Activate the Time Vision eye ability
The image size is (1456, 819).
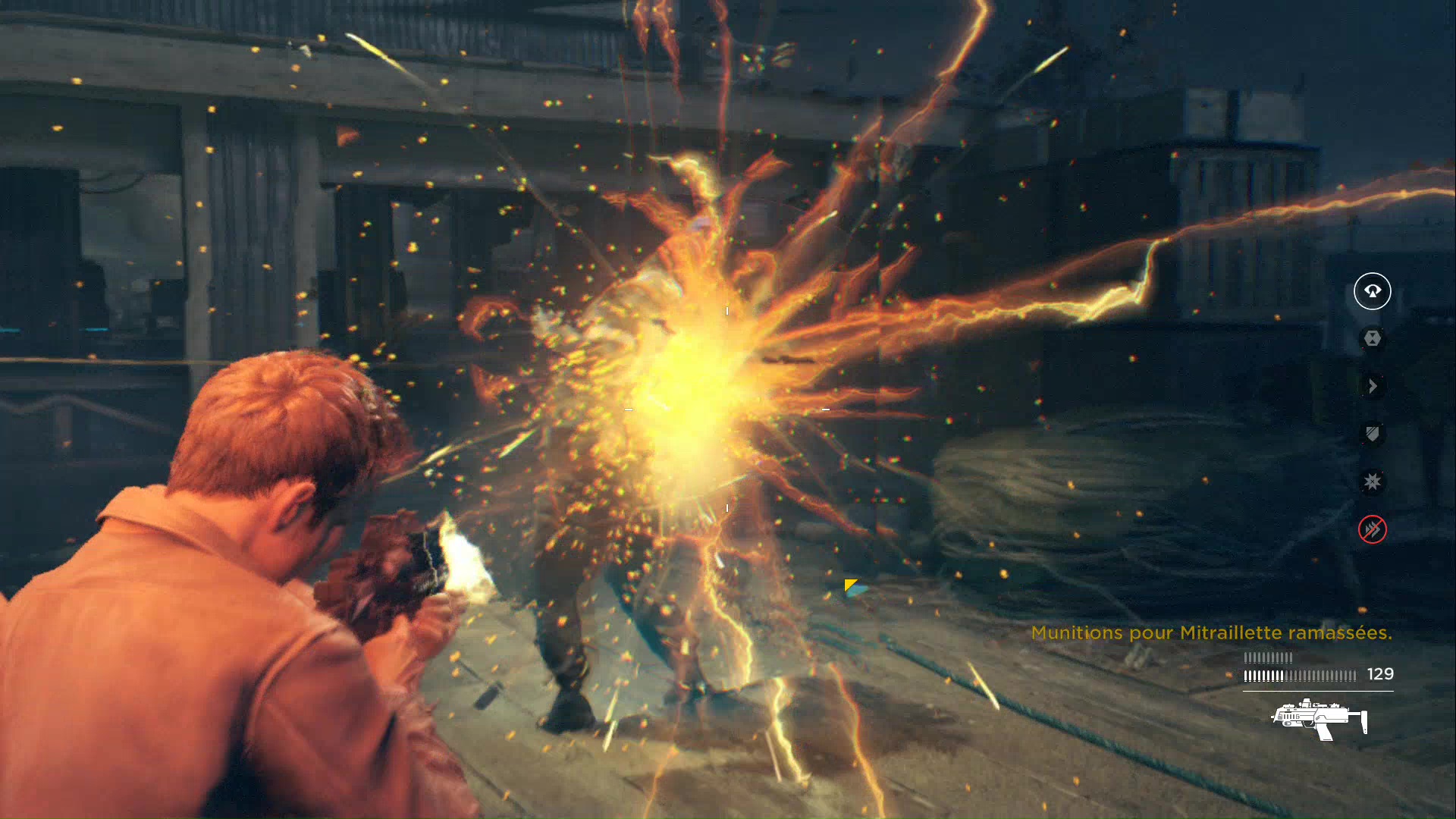tap(1372, 291)
